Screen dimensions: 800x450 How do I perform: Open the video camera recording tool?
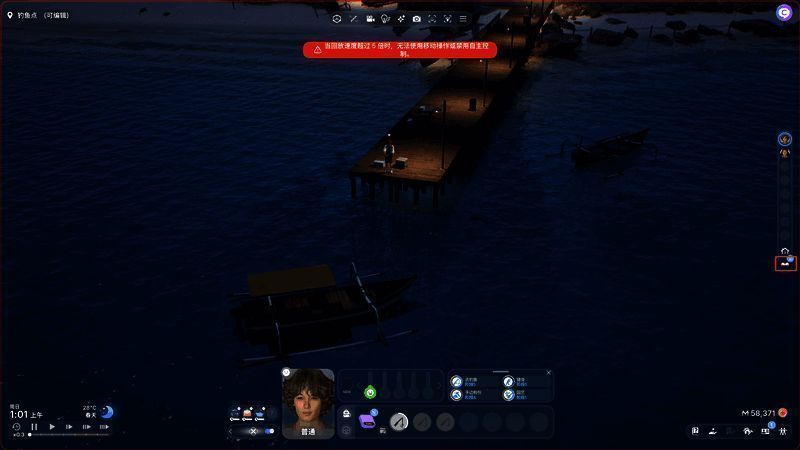click(x=370, y=19)
